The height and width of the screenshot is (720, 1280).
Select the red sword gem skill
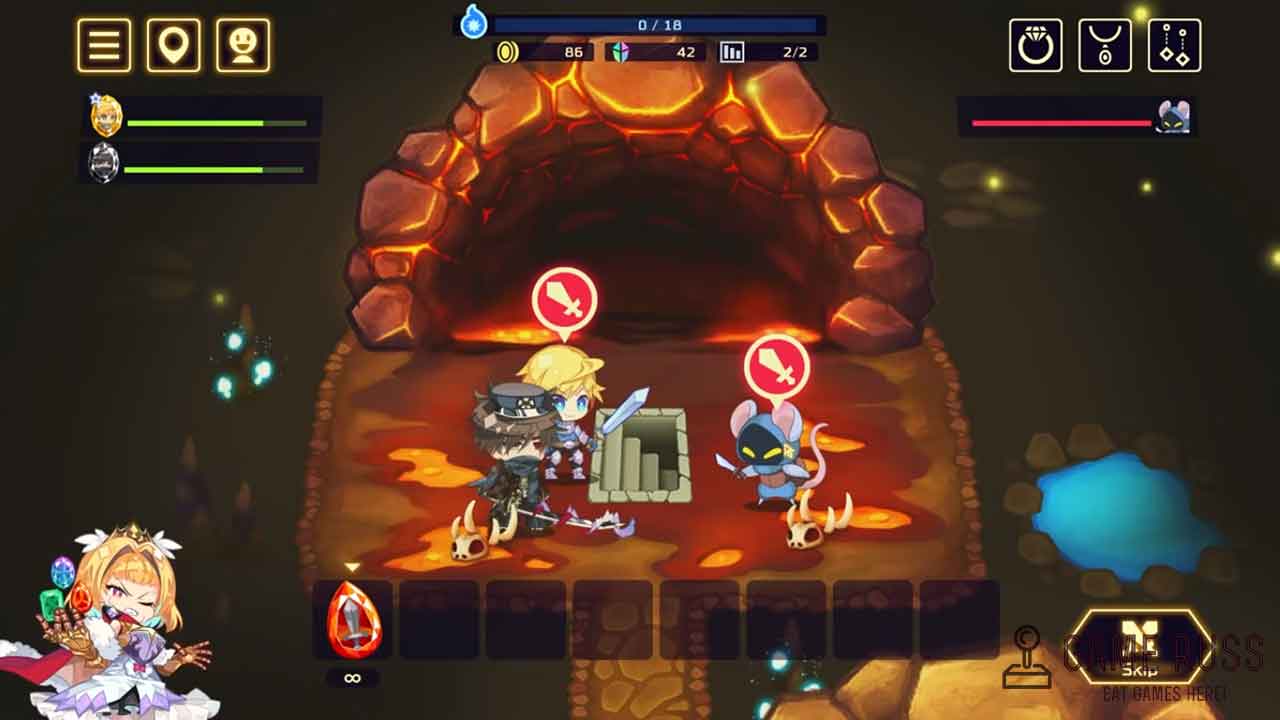[x=352, y=620]
